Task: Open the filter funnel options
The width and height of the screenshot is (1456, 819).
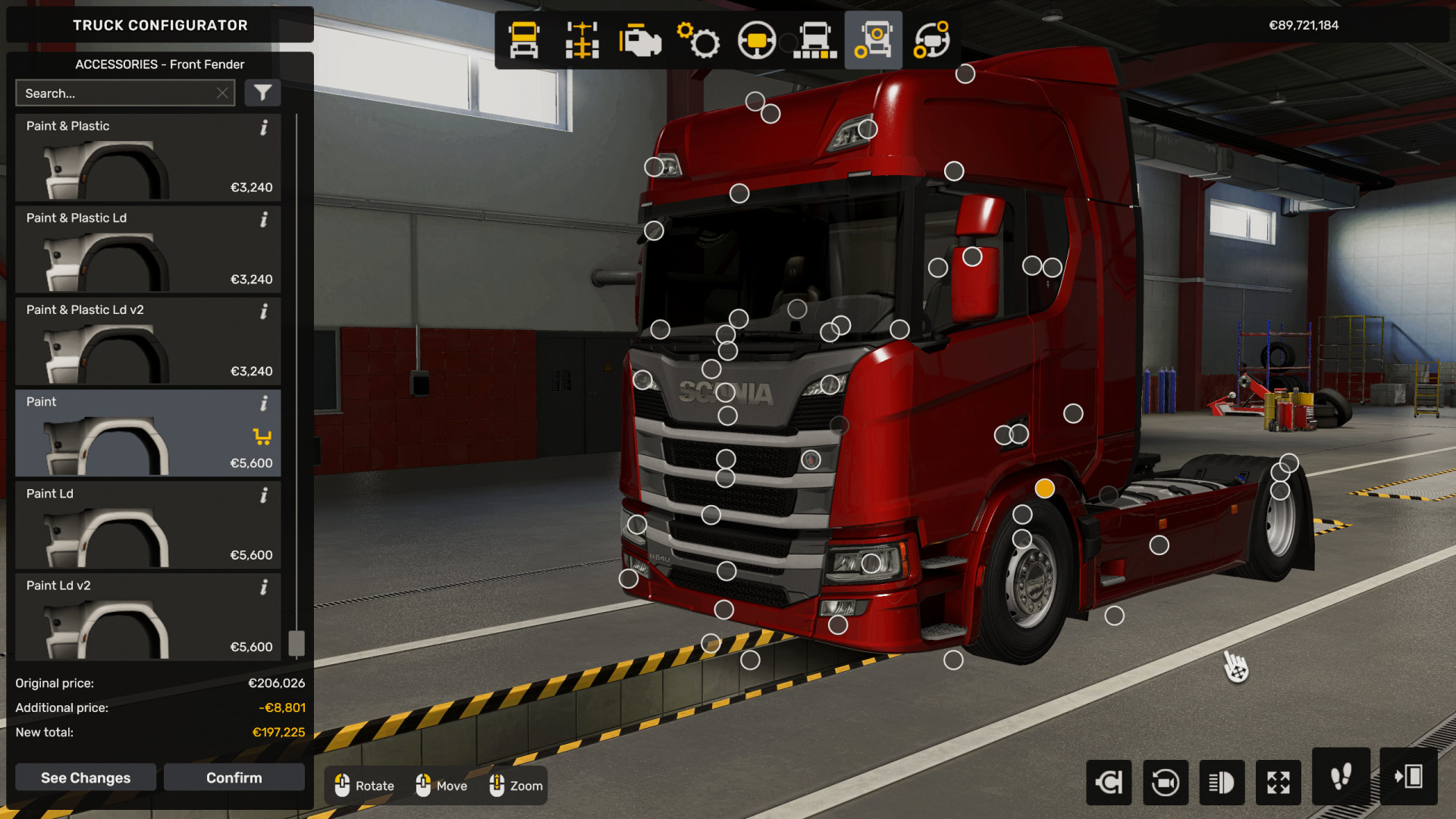Action: [262, 93]
